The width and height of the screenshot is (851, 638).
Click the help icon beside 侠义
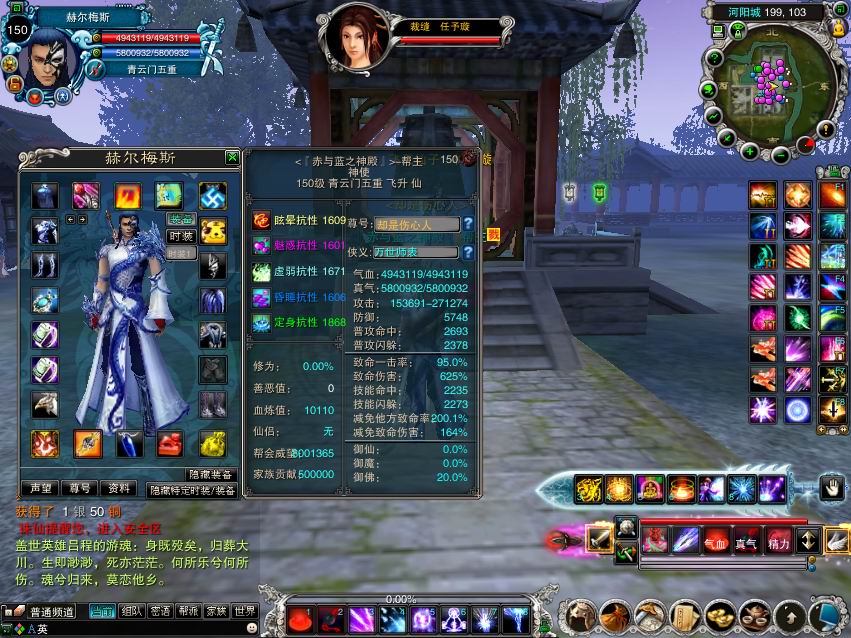[x=467, y=252]
